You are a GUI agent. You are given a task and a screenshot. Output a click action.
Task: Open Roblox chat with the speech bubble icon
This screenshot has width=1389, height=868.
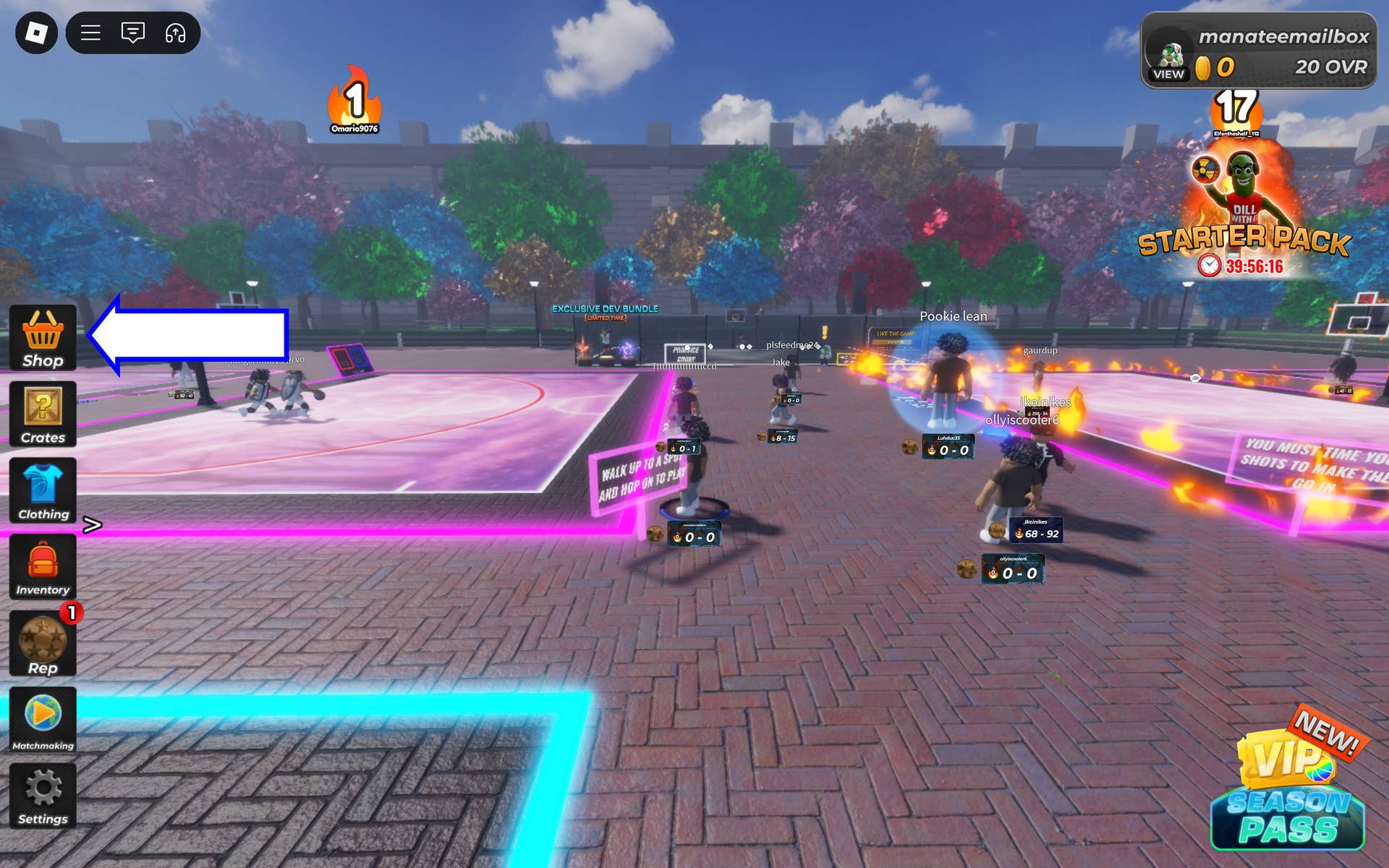point(132,33)
